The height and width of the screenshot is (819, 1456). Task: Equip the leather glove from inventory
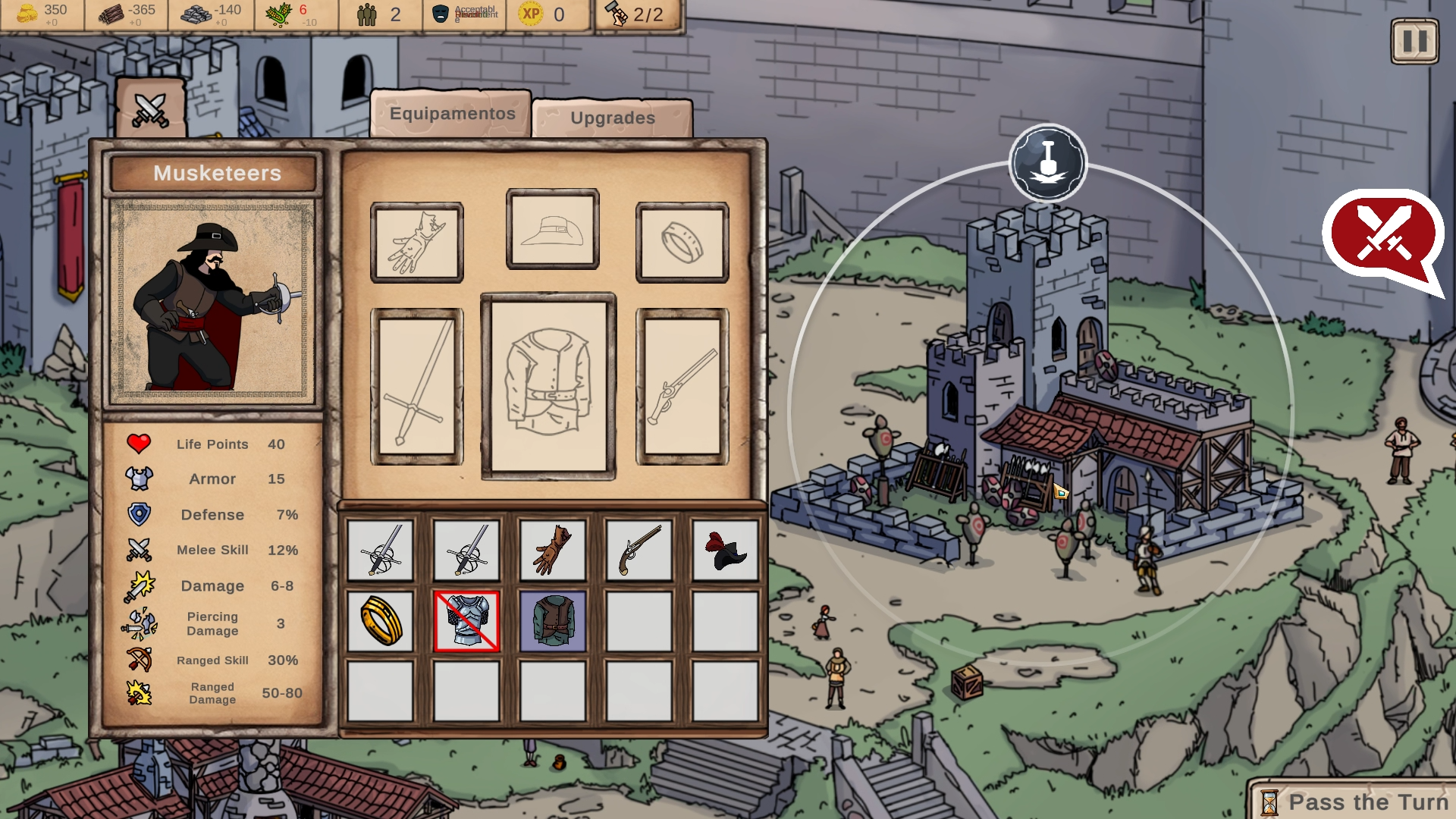(x=554, y=551)
